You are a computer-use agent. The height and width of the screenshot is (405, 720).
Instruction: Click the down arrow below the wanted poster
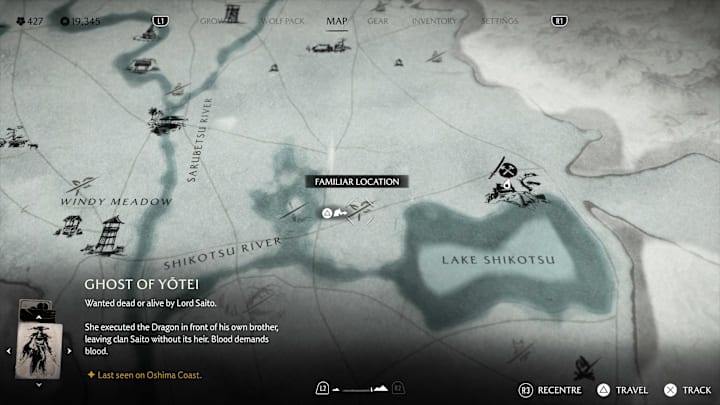pos(38,383)
